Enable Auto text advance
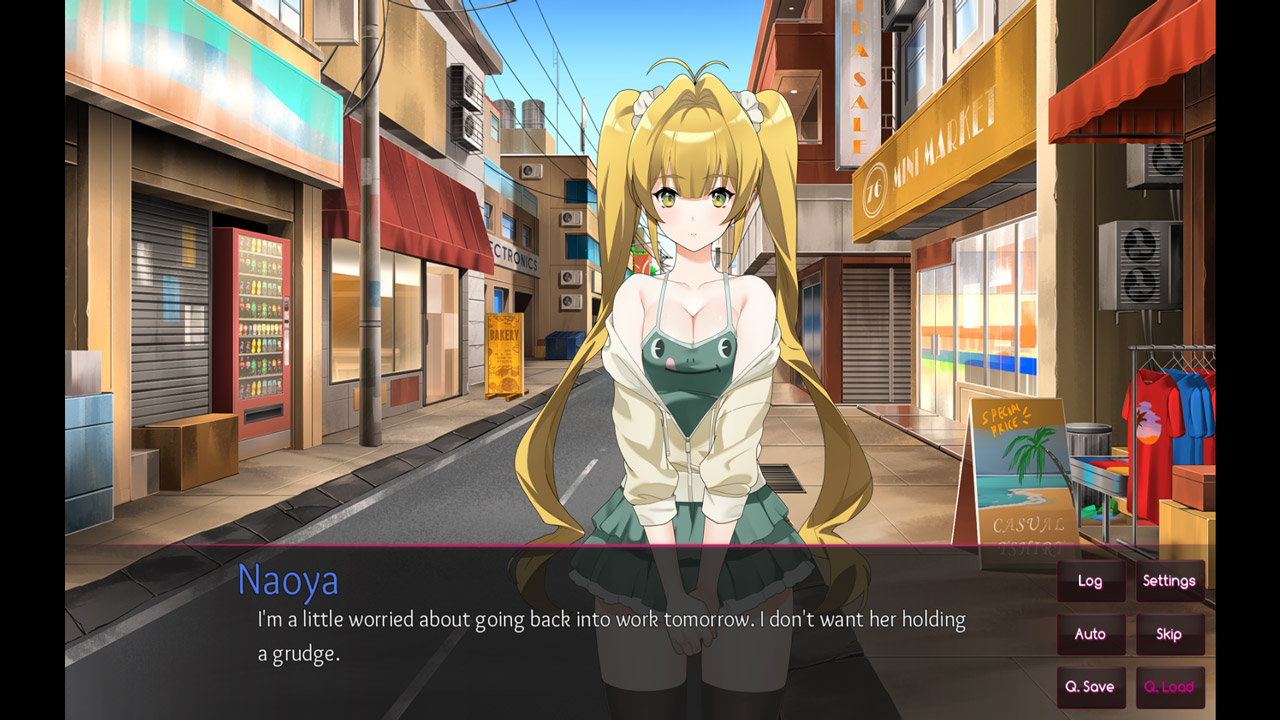The image size is (1280, 720). (1090, 634)
